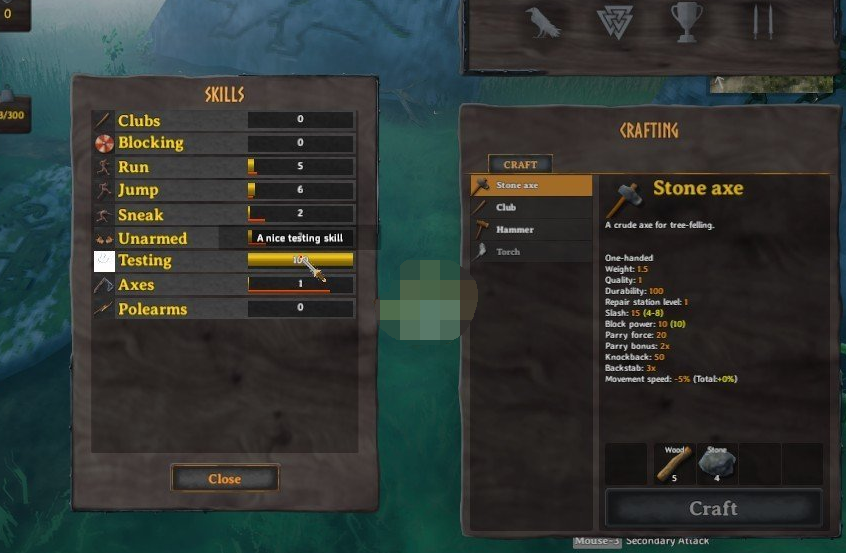Pick the Hammer recipe
846x553 pixels.
point(531,229)
